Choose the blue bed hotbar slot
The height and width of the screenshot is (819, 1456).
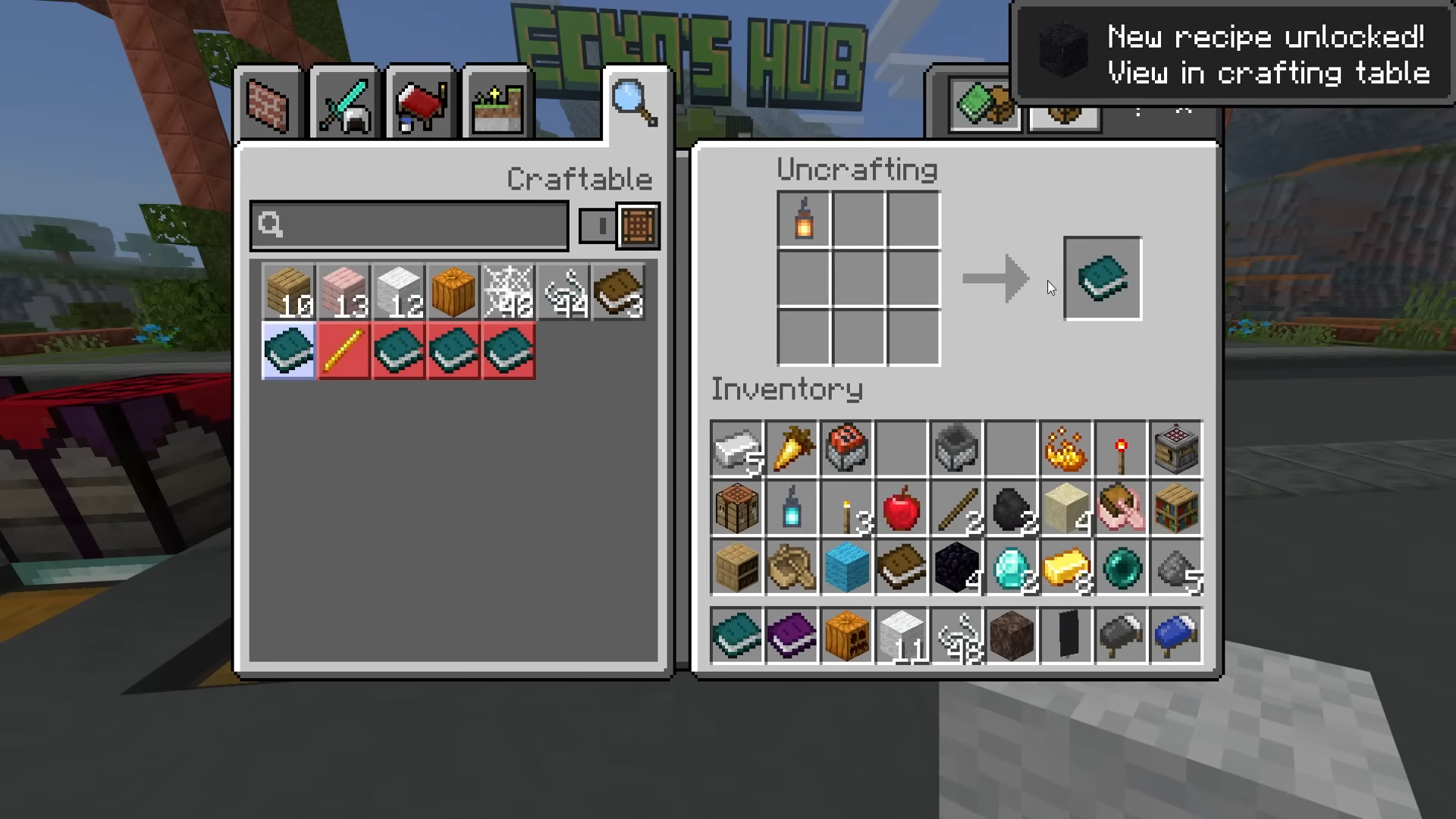point(1176,635)
